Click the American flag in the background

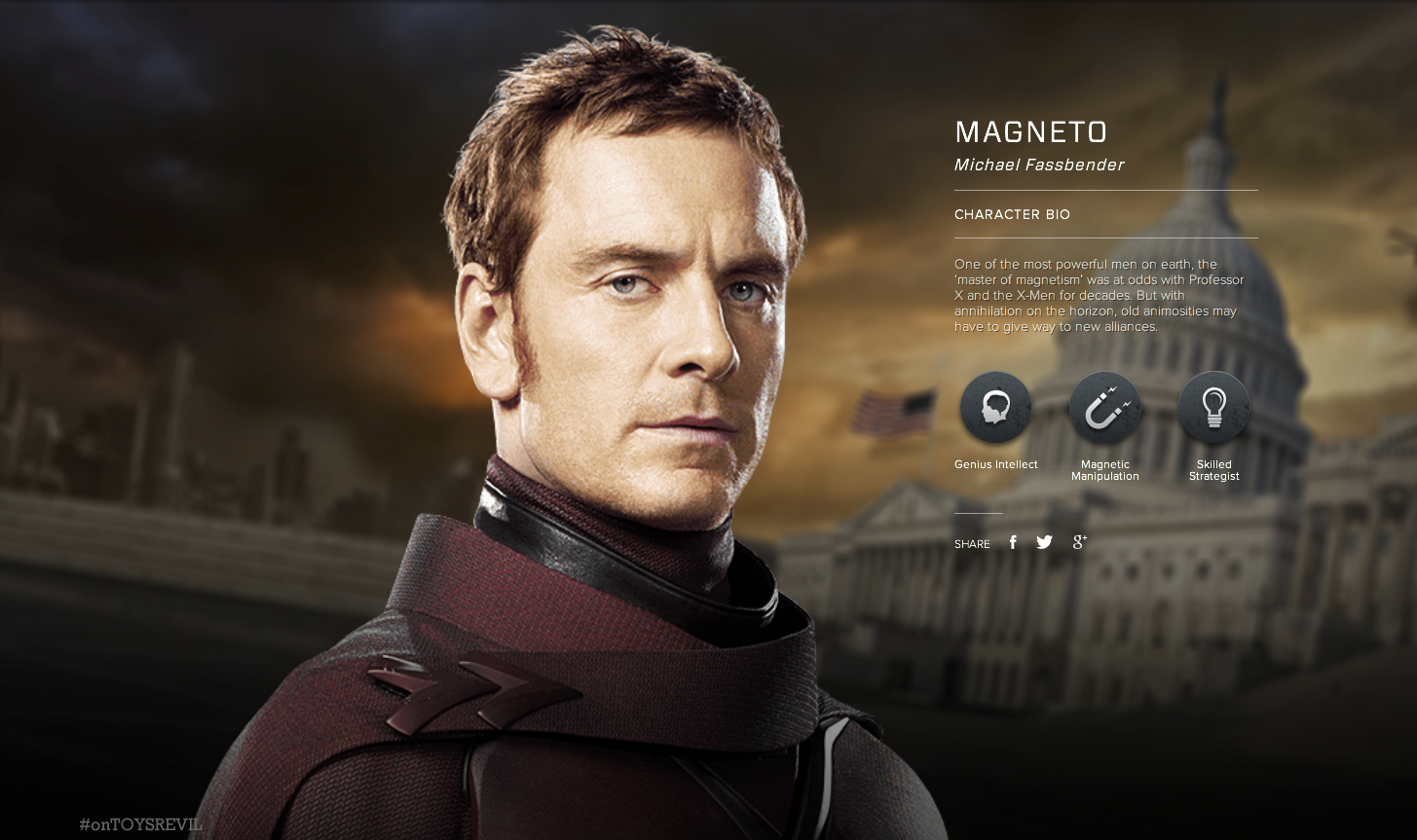(896, 409)
